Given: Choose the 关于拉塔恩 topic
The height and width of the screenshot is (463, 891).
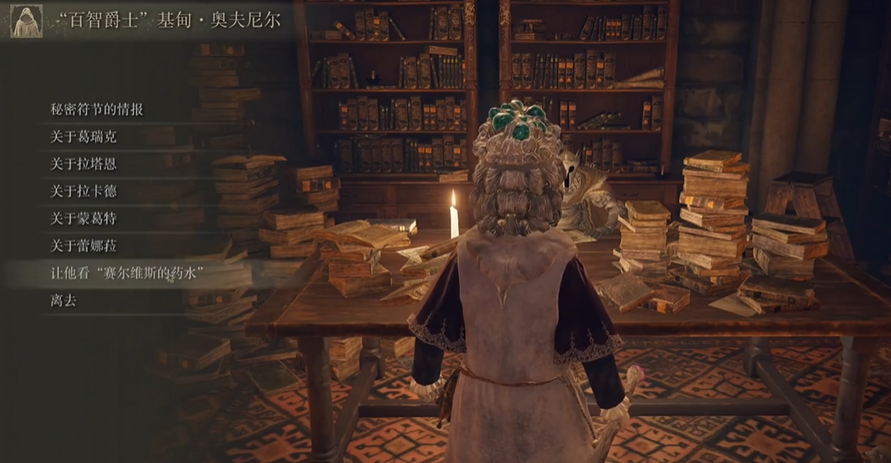Looking at the screenshot, I should pyautogui.click(x=83, y=164).
